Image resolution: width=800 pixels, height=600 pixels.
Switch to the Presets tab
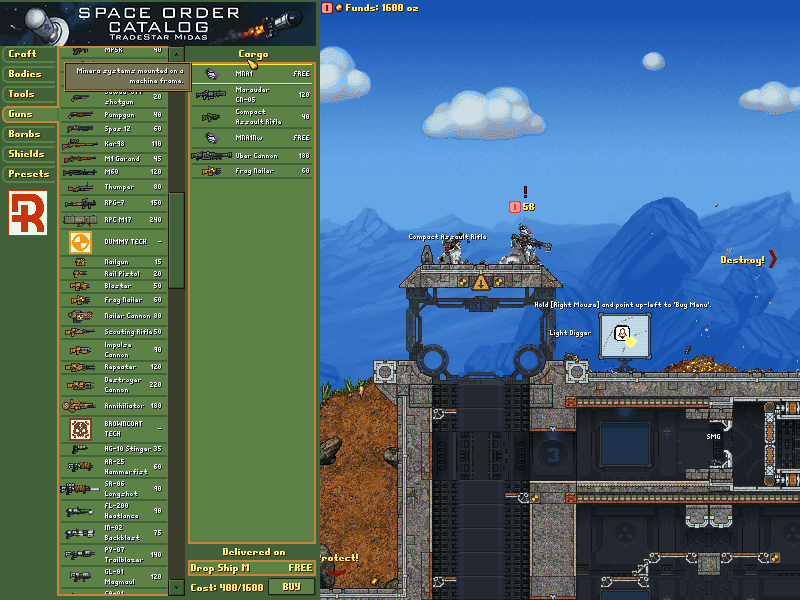pos(27,174)
